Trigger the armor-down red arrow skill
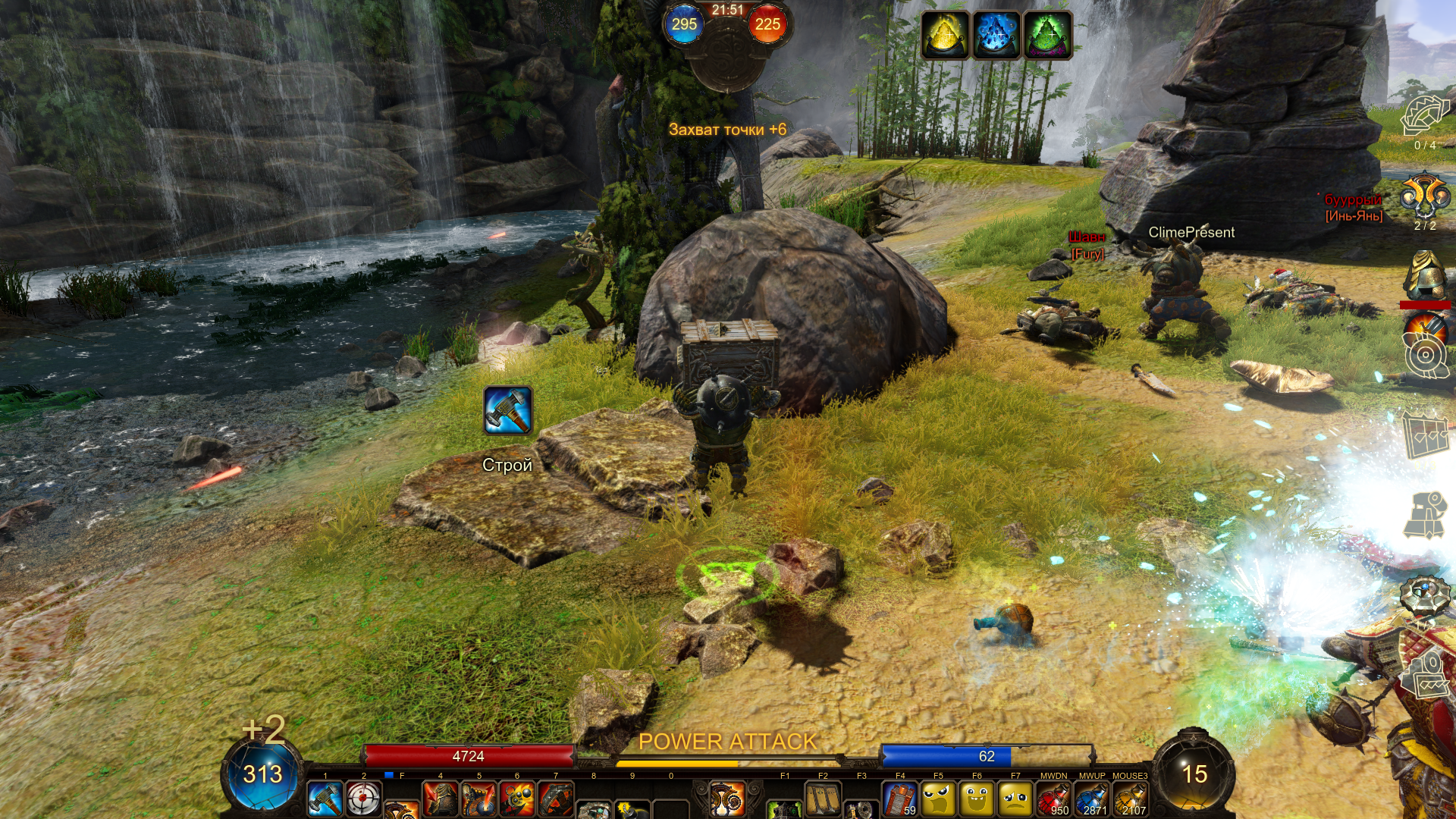Screen dimensions: 1456x819 (441, 799)
